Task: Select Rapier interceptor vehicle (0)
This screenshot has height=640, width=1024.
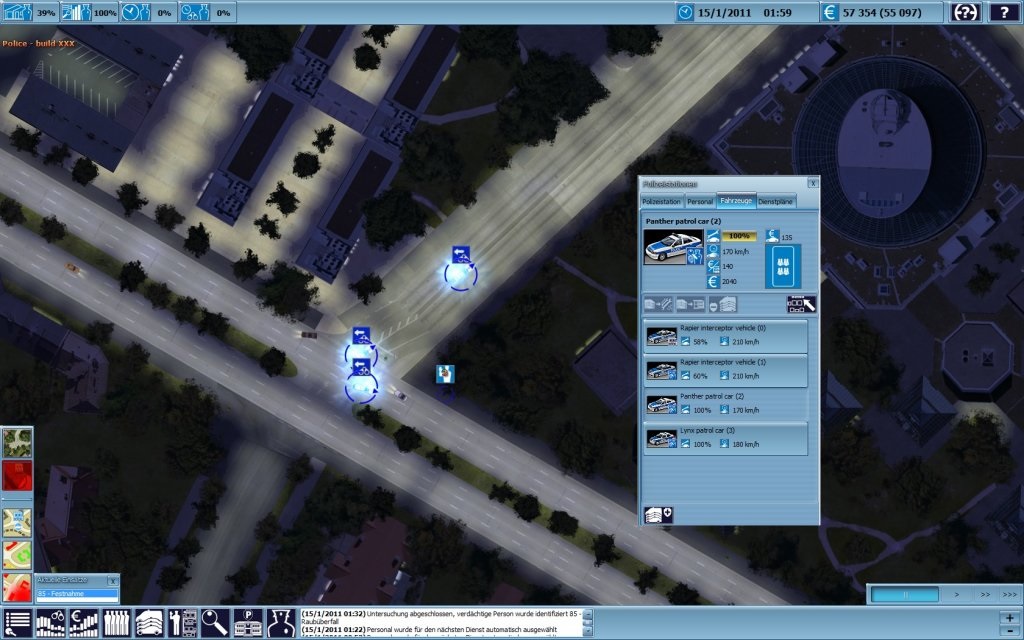Action: coord(724,337)
